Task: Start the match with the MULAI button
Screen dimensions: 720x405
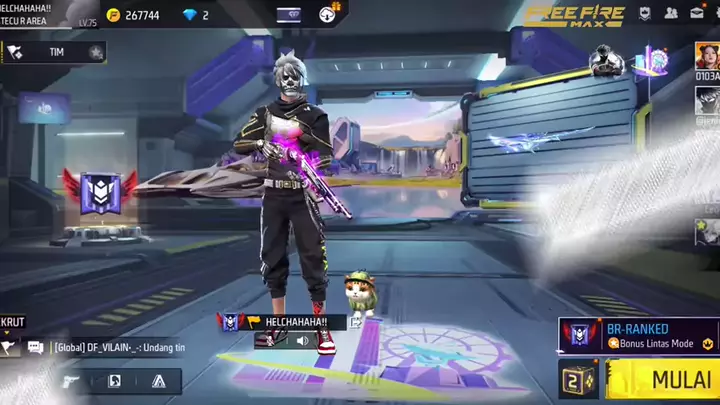Action: click(x=664, y=380)
